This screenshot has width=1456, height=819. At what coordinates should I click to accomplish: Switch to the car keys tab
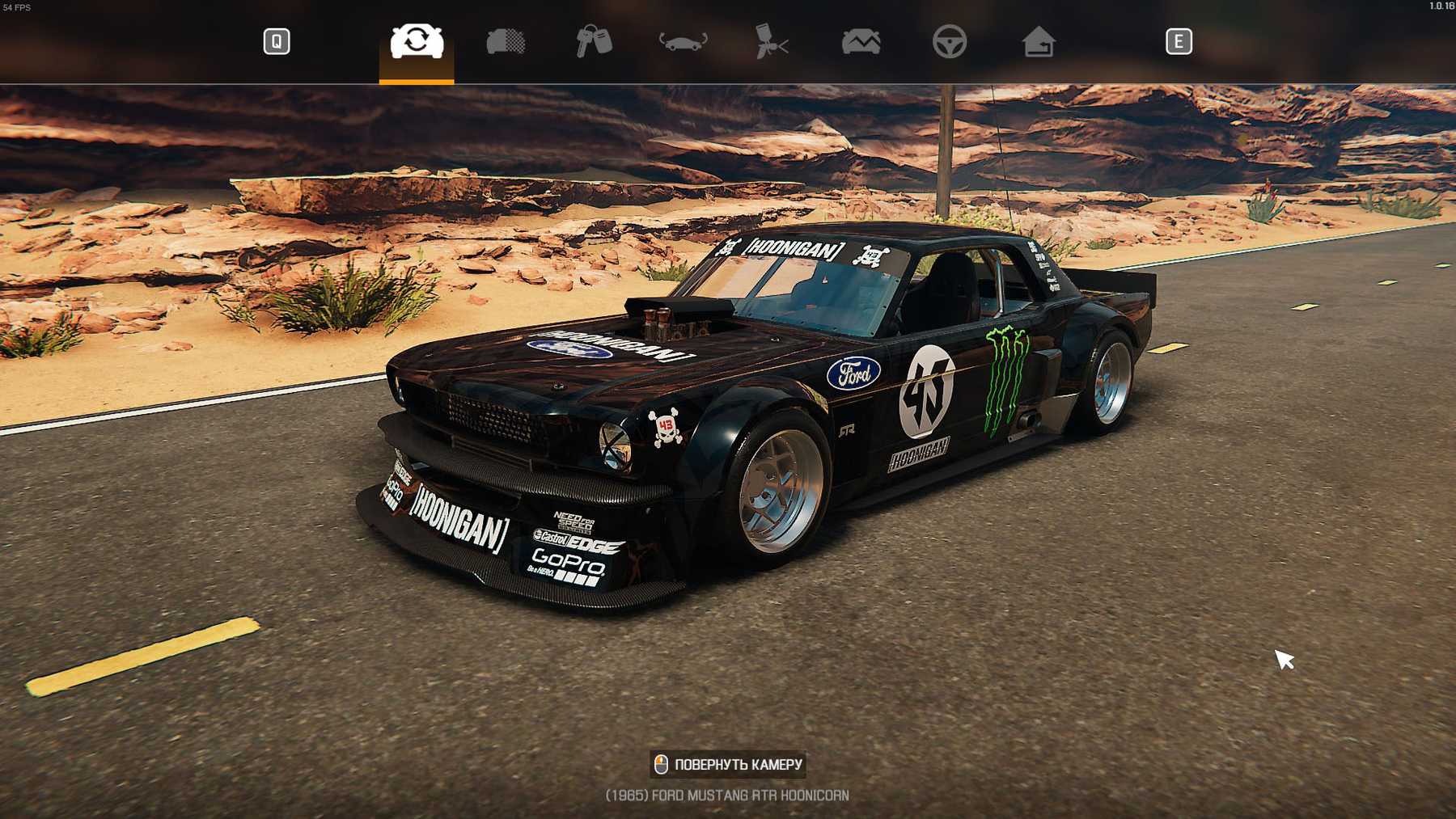point(594,41)
